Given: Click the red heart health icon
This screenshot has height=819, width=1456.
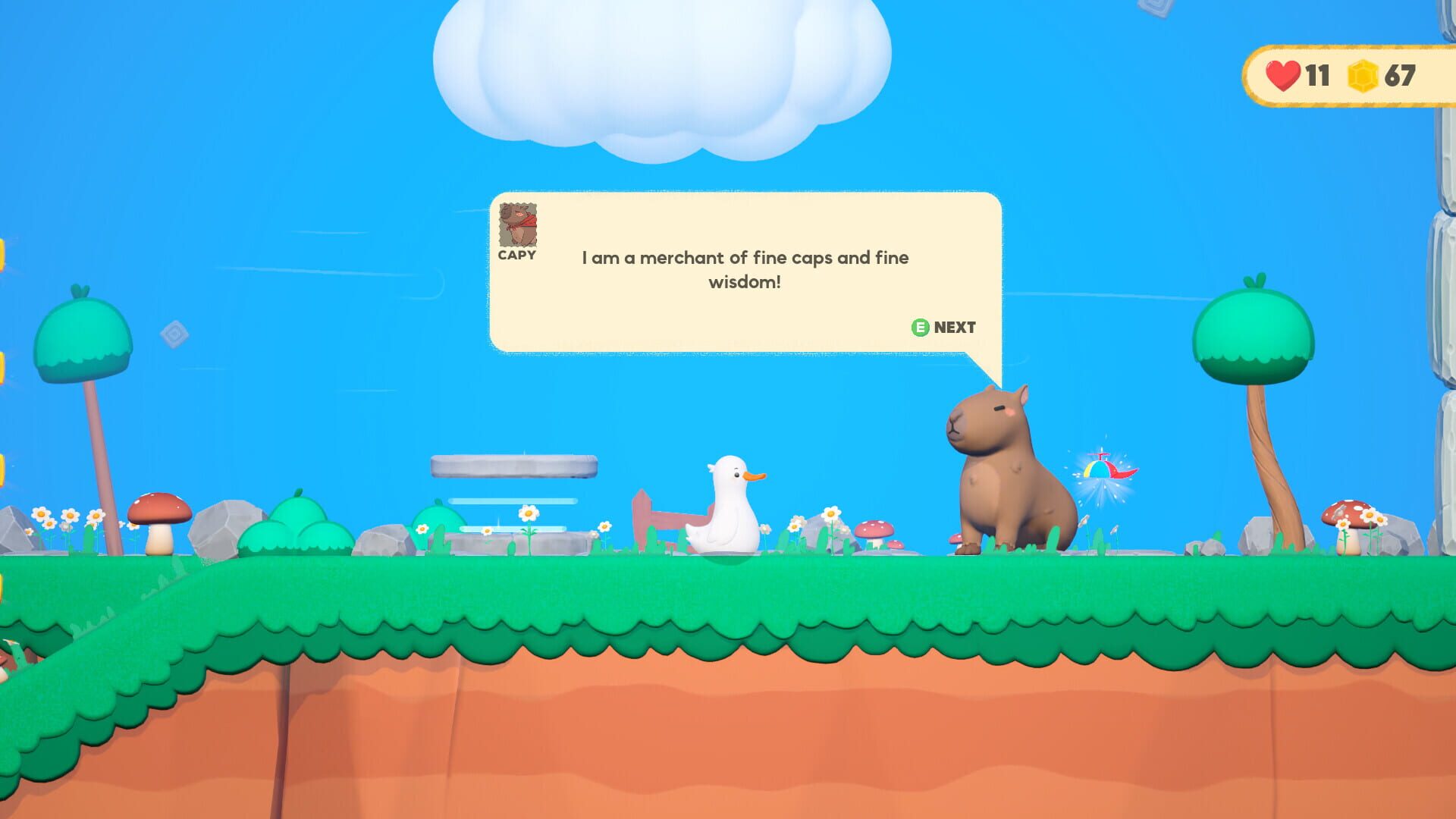Looking at the screenshot, I should point(1283,74).
